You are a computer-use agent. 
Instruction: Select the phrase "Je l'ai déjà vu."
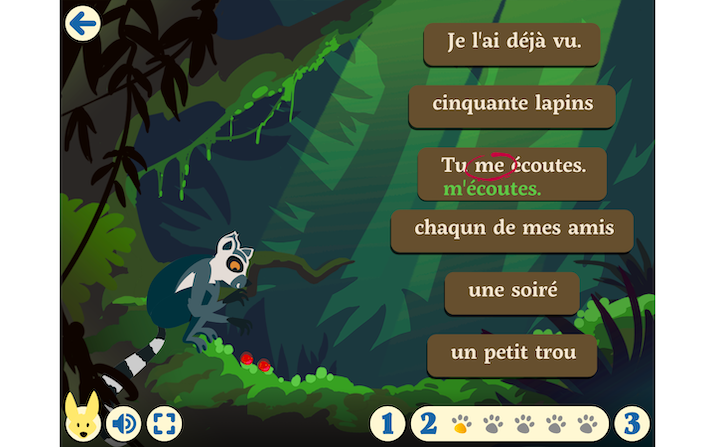tap(511, 44)
